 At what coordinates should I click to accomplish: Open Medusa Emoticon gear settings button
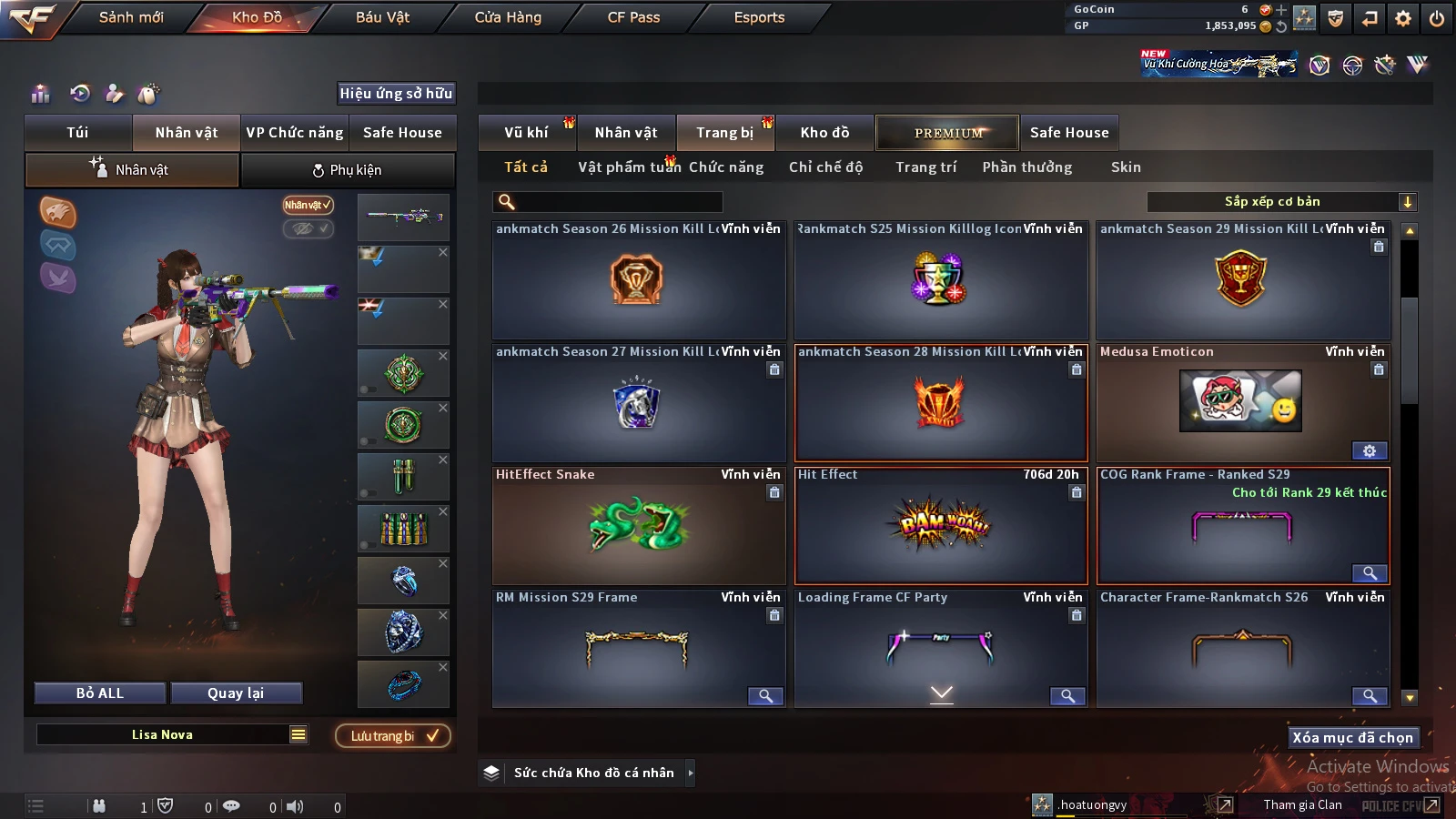(1370, 450)
